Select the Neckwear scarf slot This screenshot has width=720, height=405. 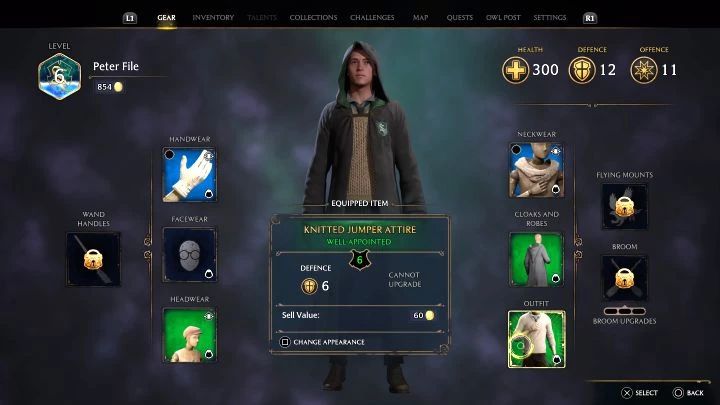click(536, 170)
